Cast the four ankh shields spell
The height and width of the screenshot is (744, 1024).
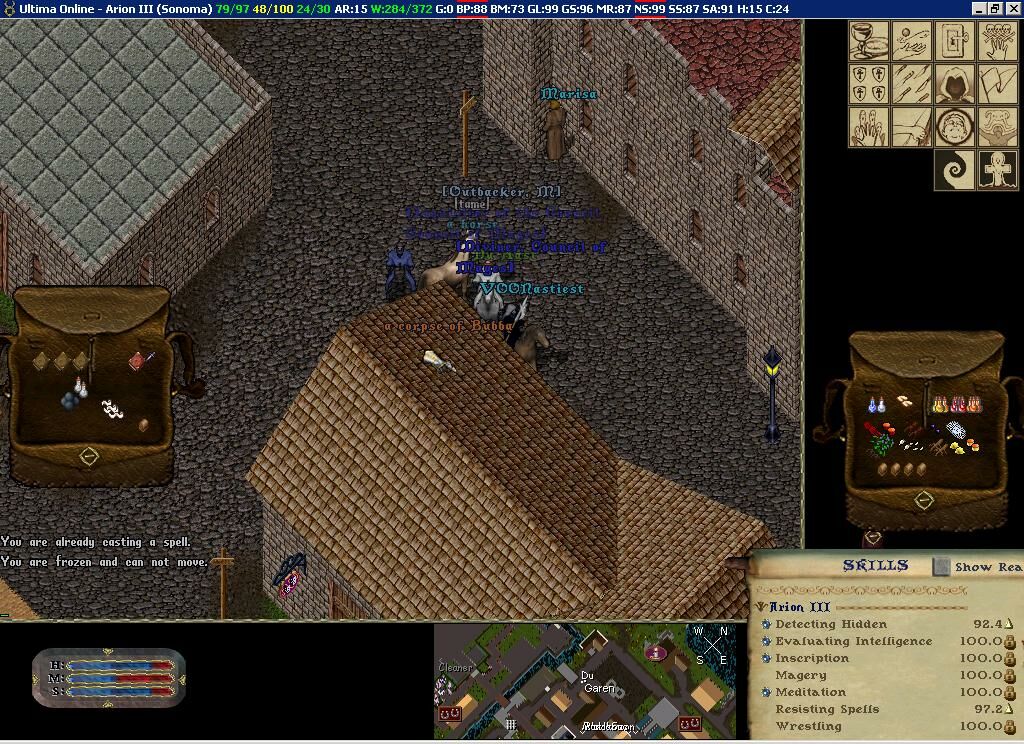869,84
